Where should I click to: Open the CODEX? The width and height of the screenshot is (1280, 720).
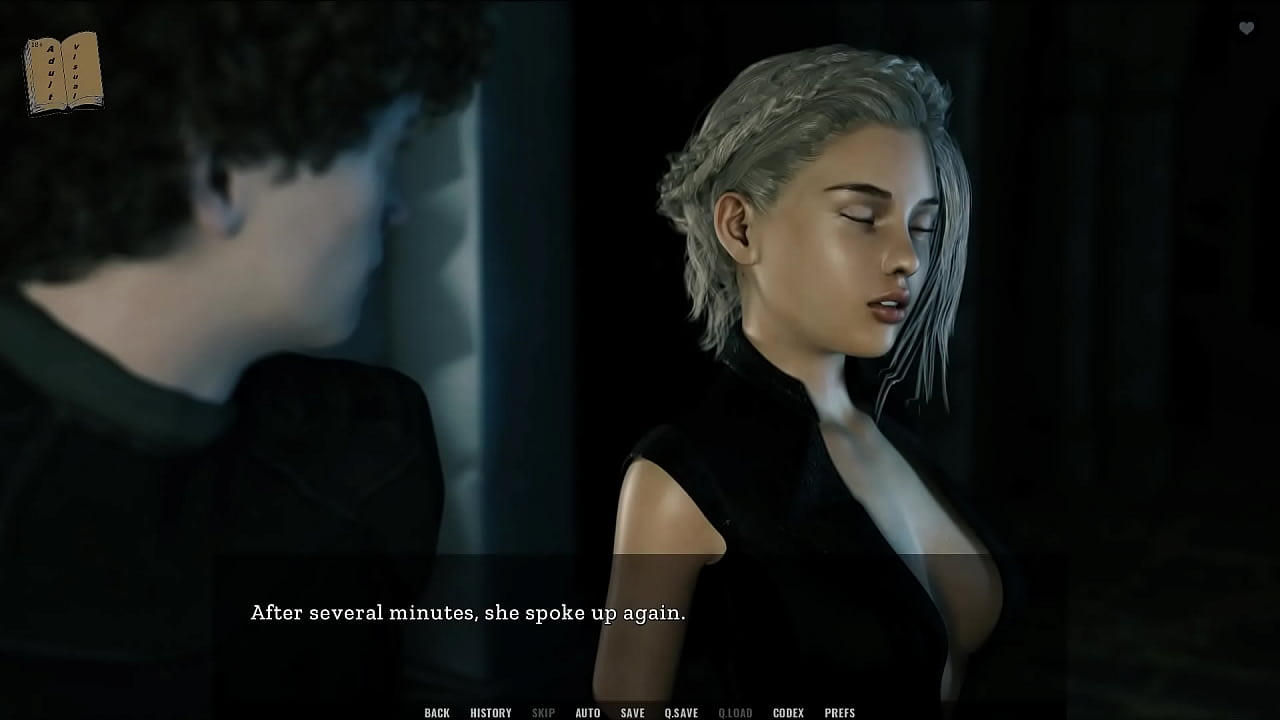(788, 712)
